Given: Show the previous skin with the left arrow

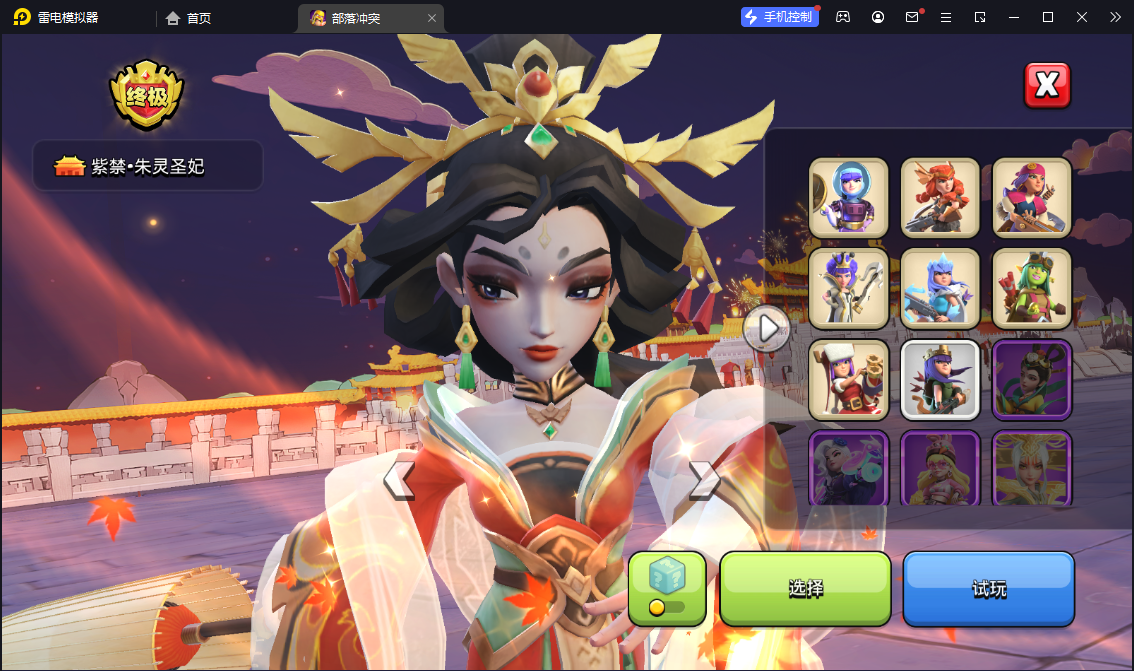Looking at the screenshot, I should (398, 481).
